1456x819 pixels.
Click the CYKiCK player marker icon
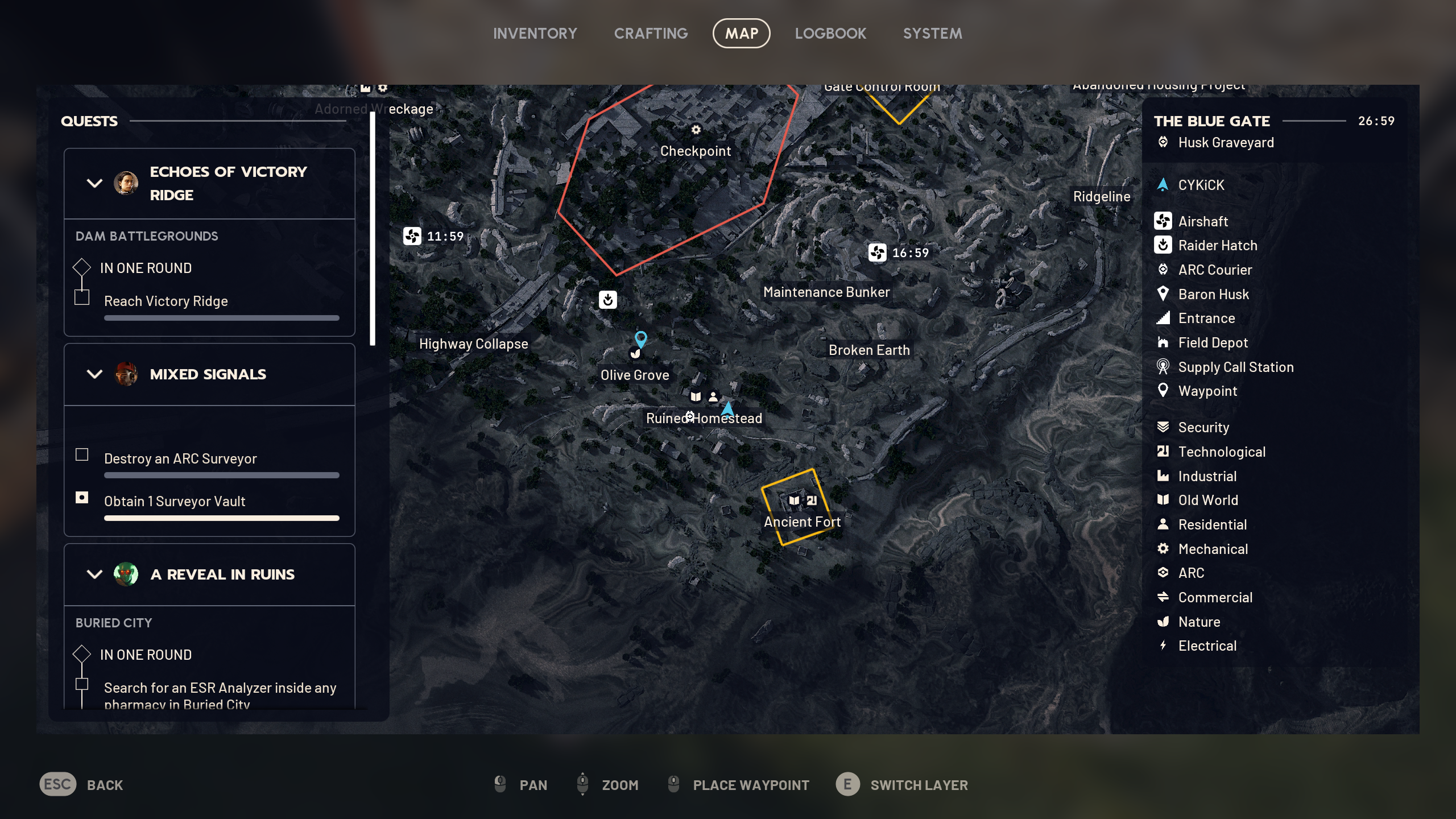pyautogui.click(x=1164, y=184)
